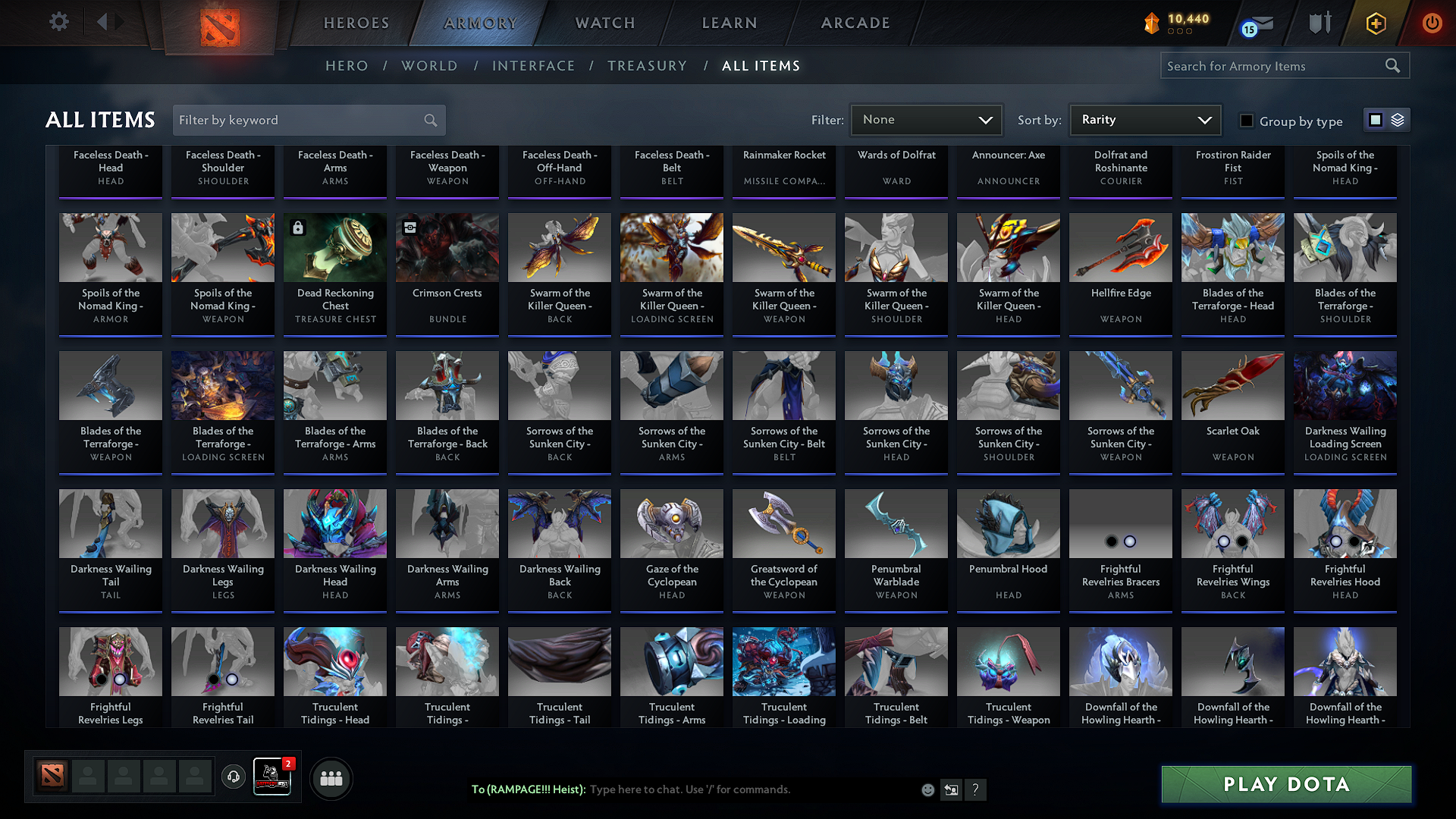Open the Sort by Rarity dropdown
Image resolution: width=1456 pixels, height=819 pixels.
pyautogui.click(x=1144, y=120)
